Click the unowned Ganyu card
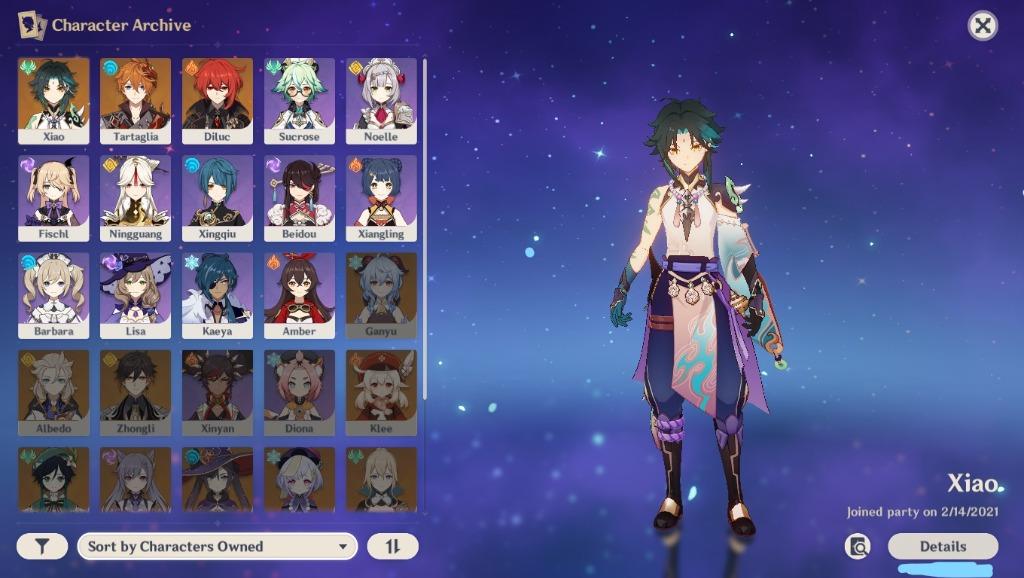The image size is (1024, 578). coord(381,294)
